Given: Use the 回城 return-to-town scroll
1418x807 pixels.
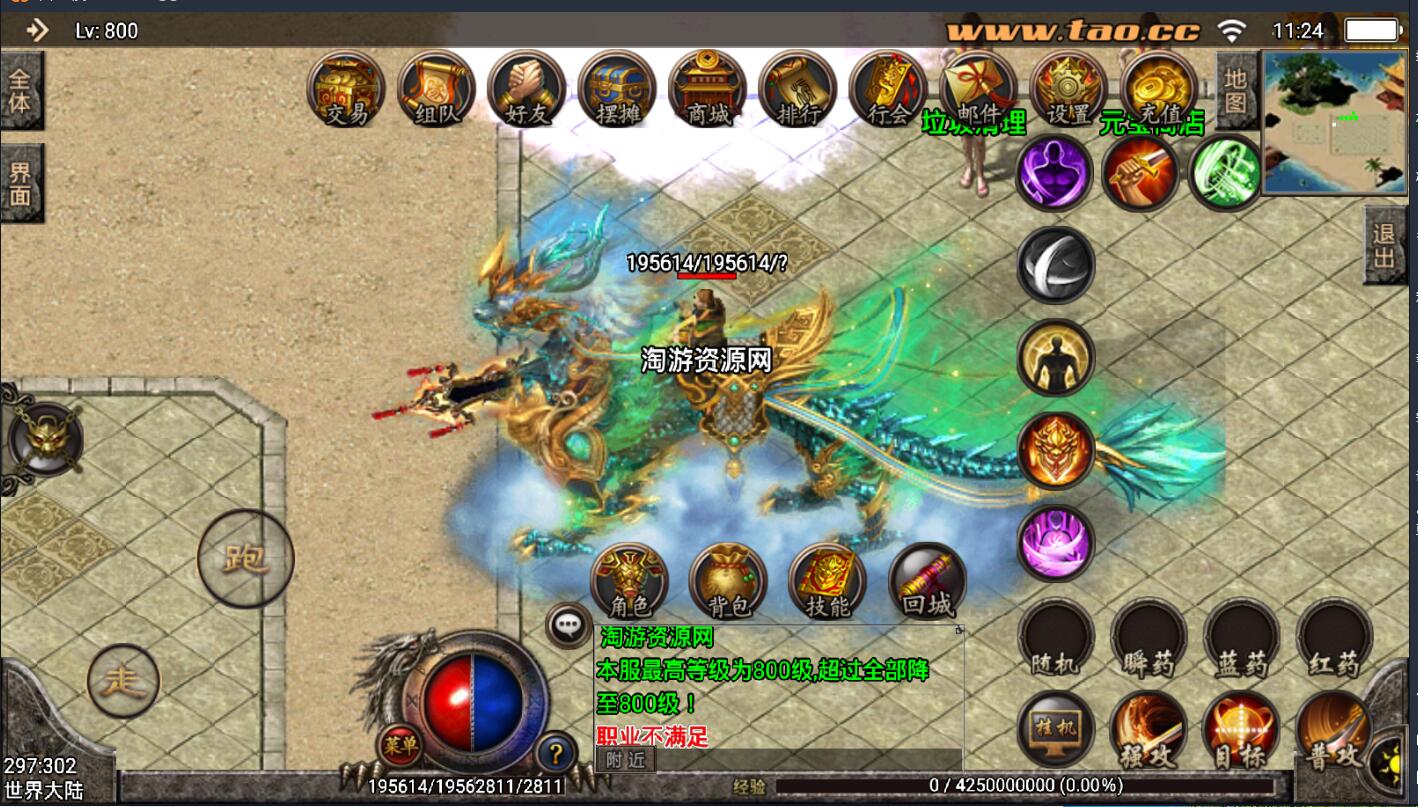Looking at the screenshot, I should click(927, 581).
